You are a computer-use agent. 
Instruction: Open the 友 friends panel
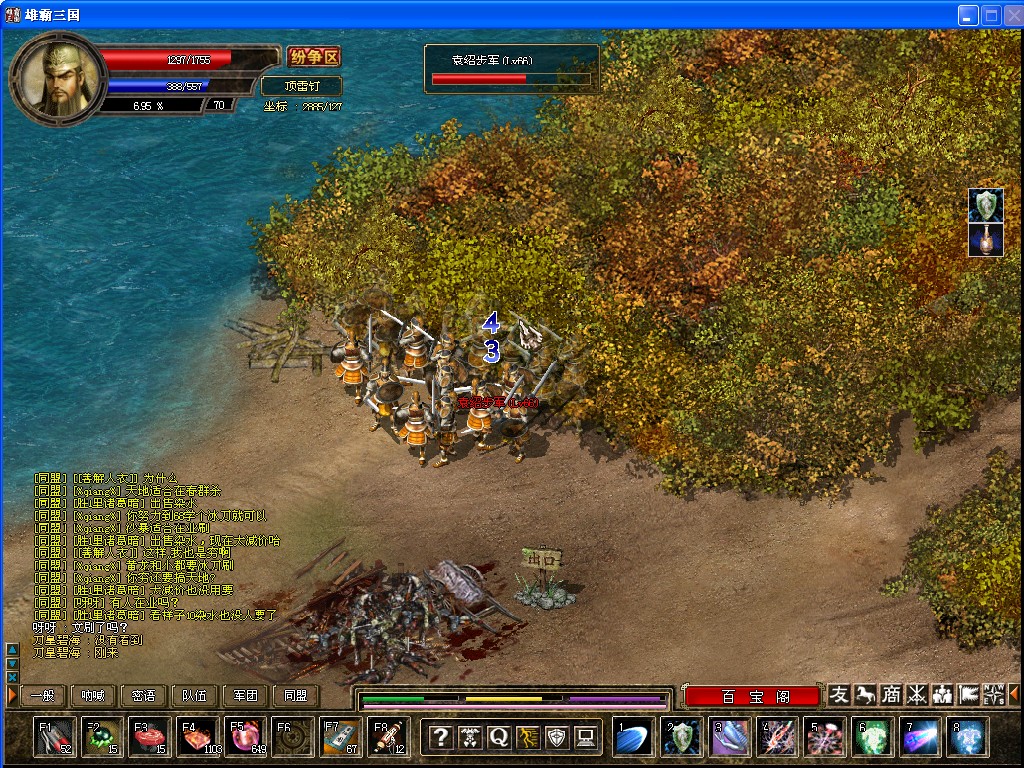[x=839, y=695]
